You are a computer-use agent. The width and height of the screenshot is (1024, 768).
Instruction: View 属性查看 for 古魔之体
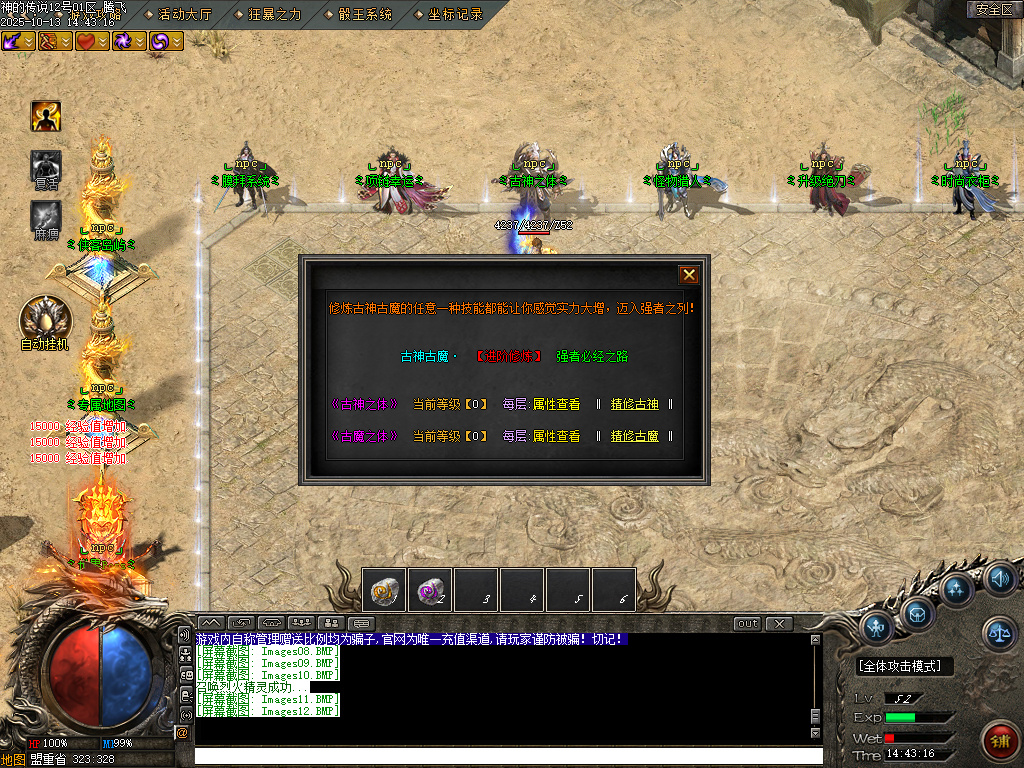[556, 436]
